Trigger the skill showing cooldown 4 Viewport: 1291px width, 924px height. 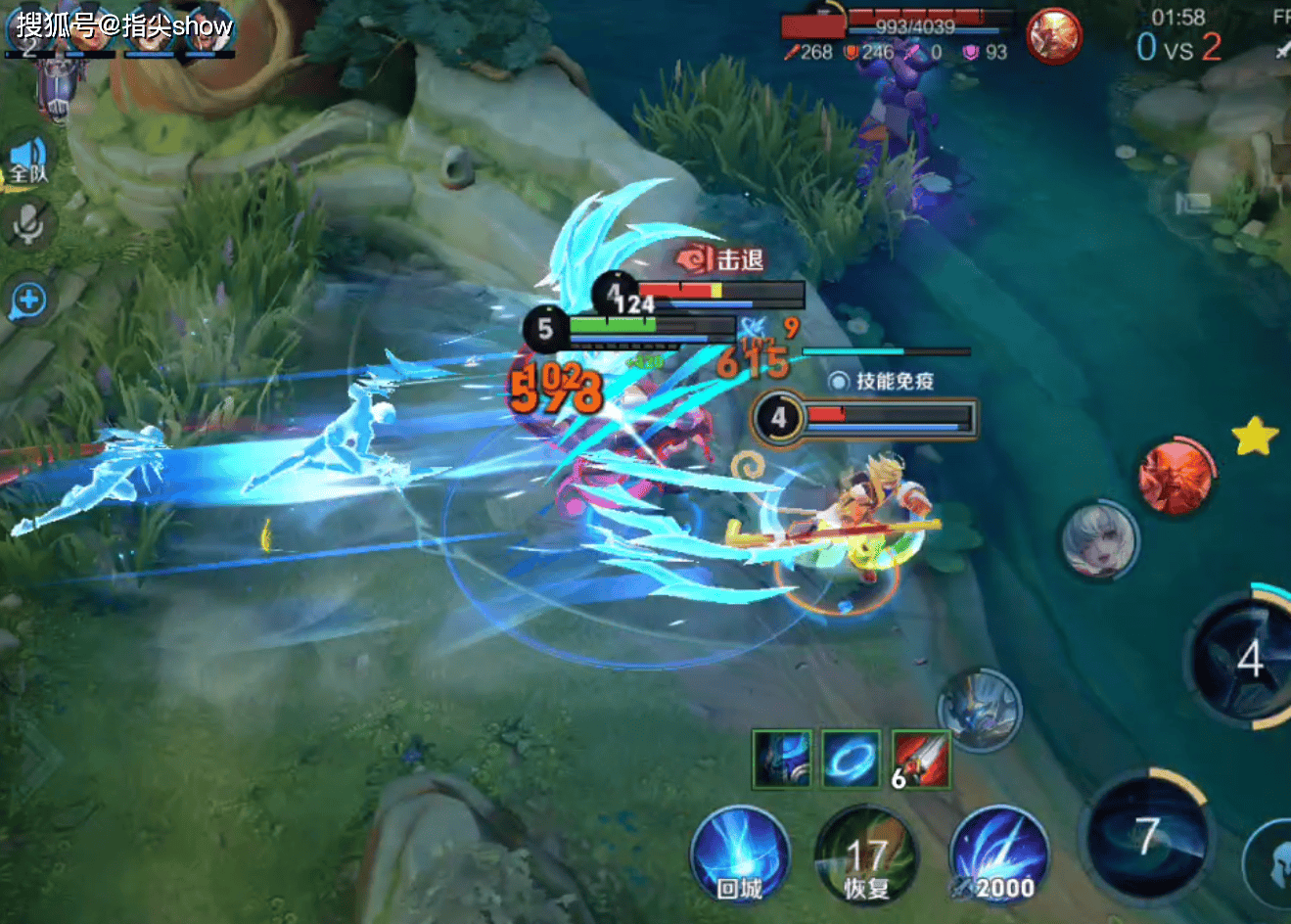1245,661
